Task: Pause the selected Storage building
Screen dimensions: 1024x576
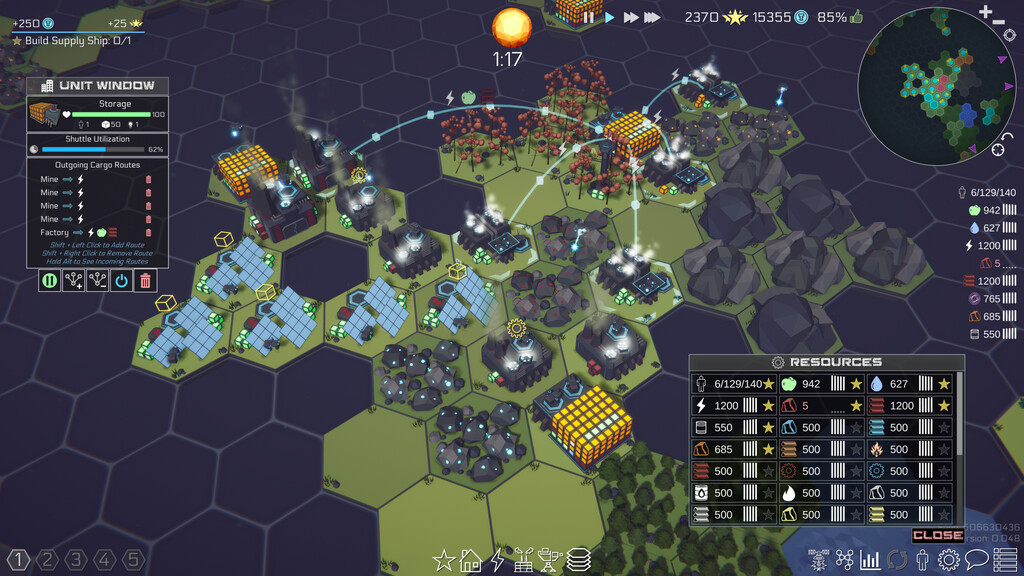Action: point(49,281)
